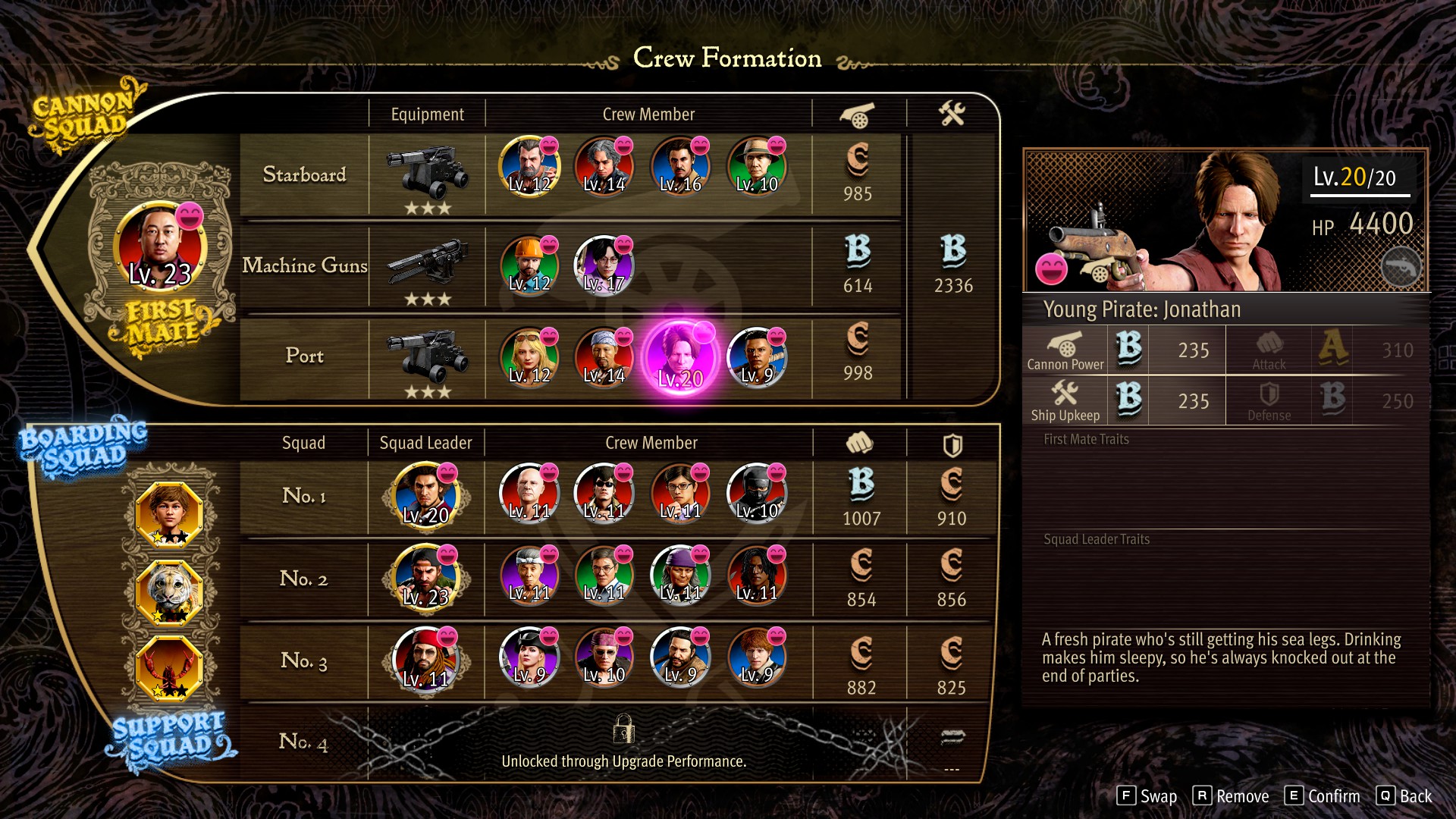Select the level 17 Machine Guns crew member
The width and height of the screenshot is (1456, 819).
pyautogui.click(x=604, y=265)
